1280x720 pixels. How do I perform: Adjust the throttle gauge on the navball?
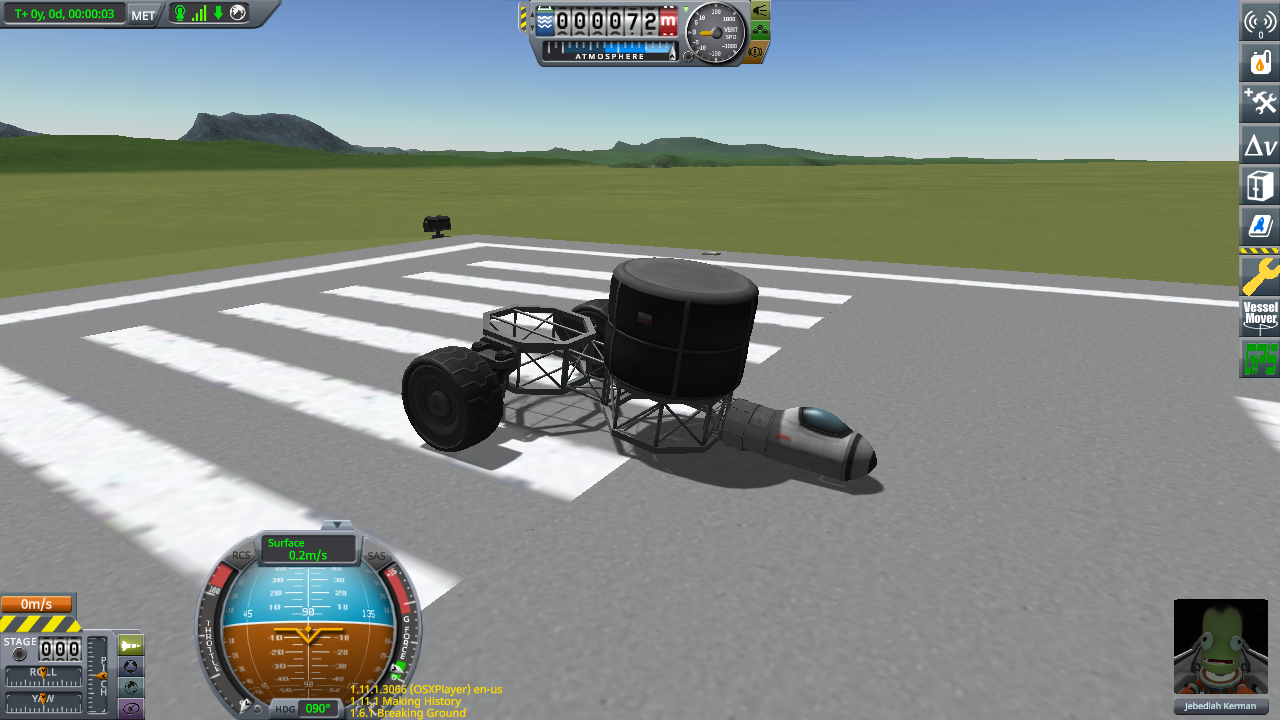[212, 640]
